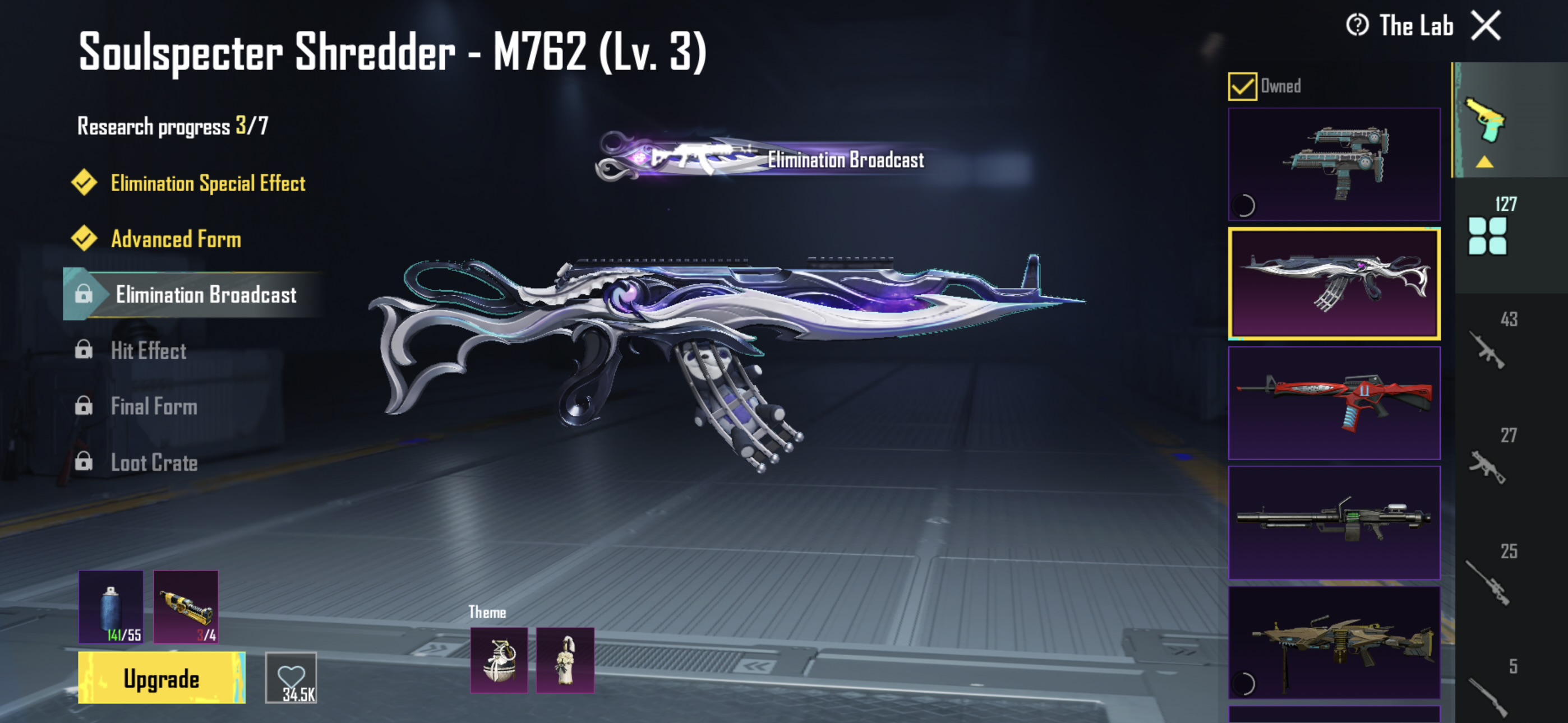Inspect the gold weapon material slot
The image size is (1568, 723).
tap(186, 607)
